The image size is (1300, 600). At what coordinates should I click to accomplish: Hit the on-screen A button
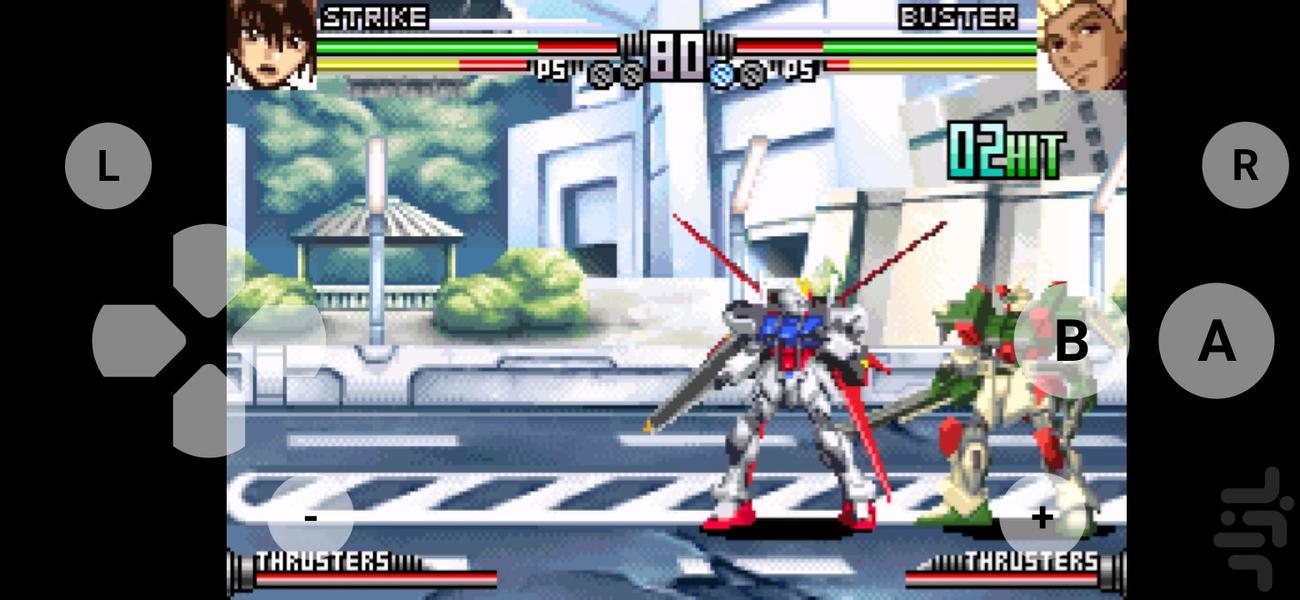coord(1216,342)
